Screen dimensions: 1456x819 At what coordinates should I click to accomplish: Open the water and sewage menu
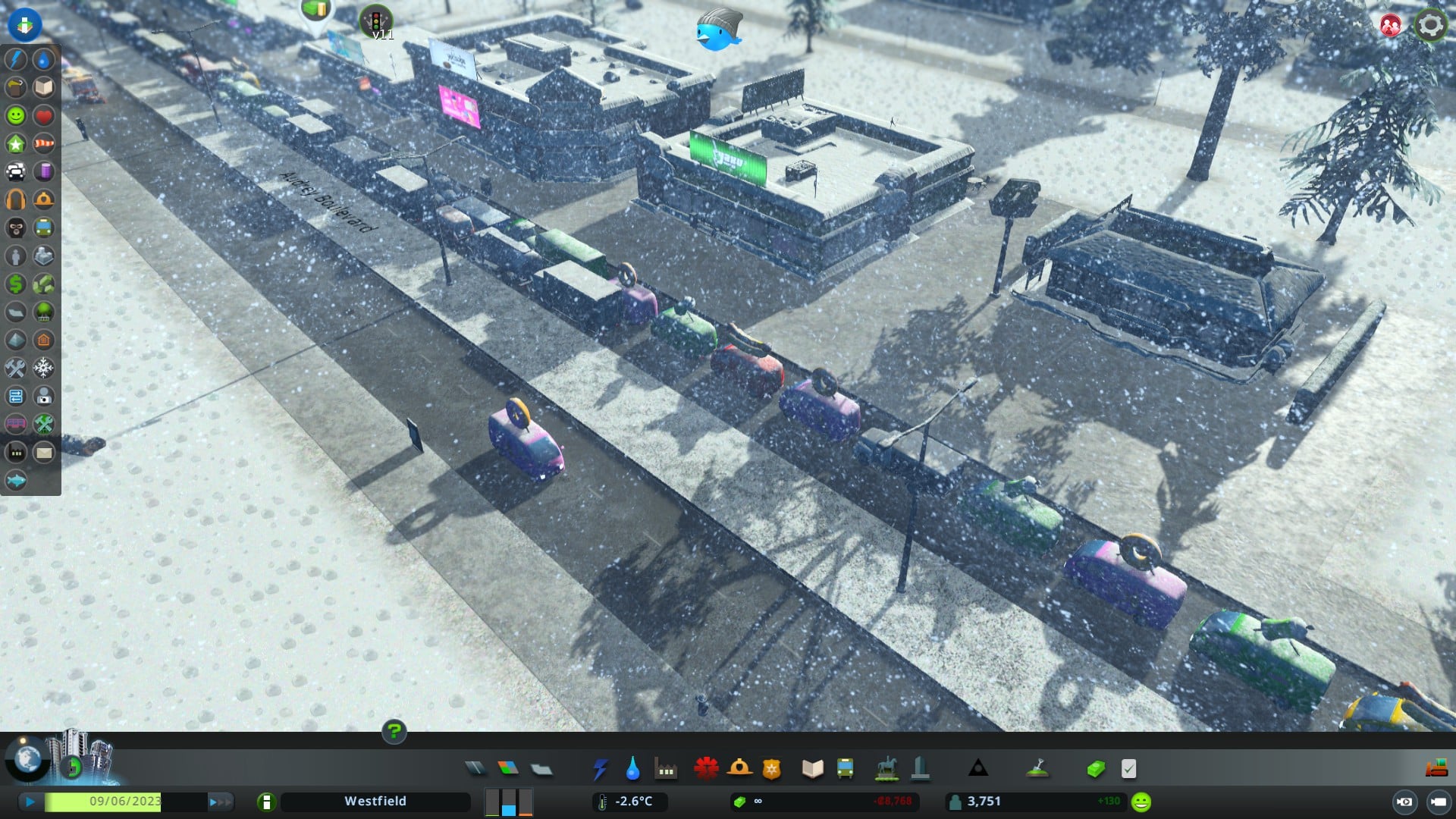(632, 769)
